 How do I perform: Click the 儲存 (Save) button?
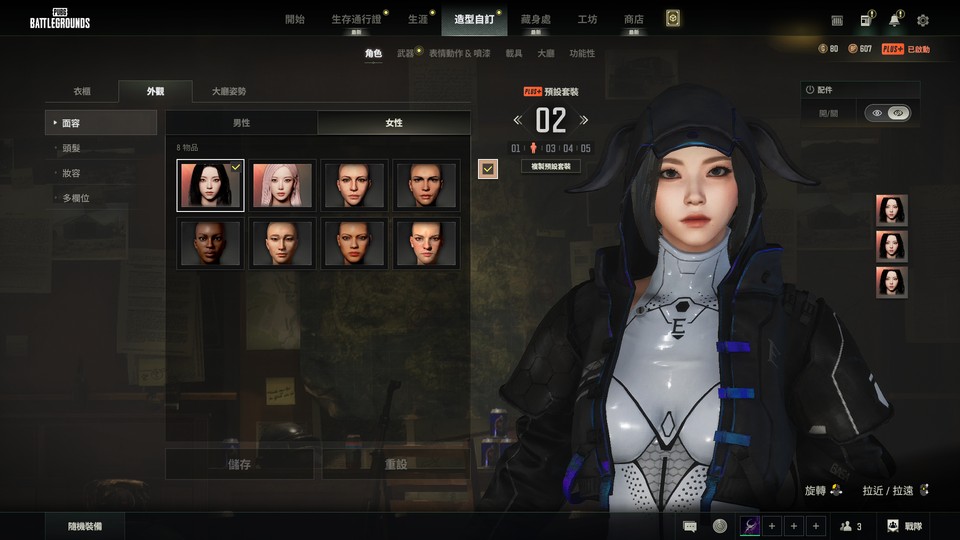click(x=240, y=464)
